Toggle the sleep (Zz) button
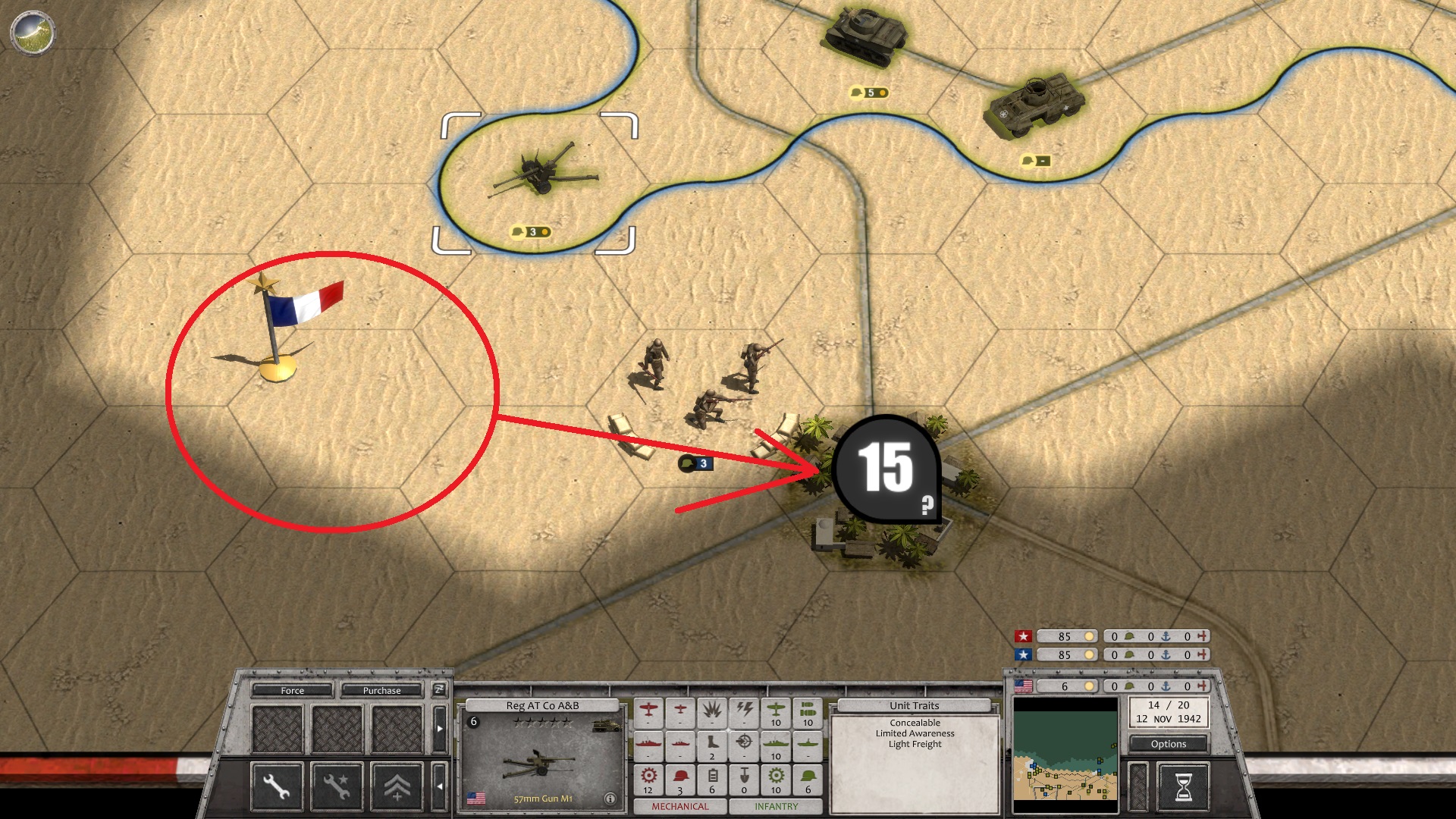Screen dimensions: 1456x819 click(438, 689)
